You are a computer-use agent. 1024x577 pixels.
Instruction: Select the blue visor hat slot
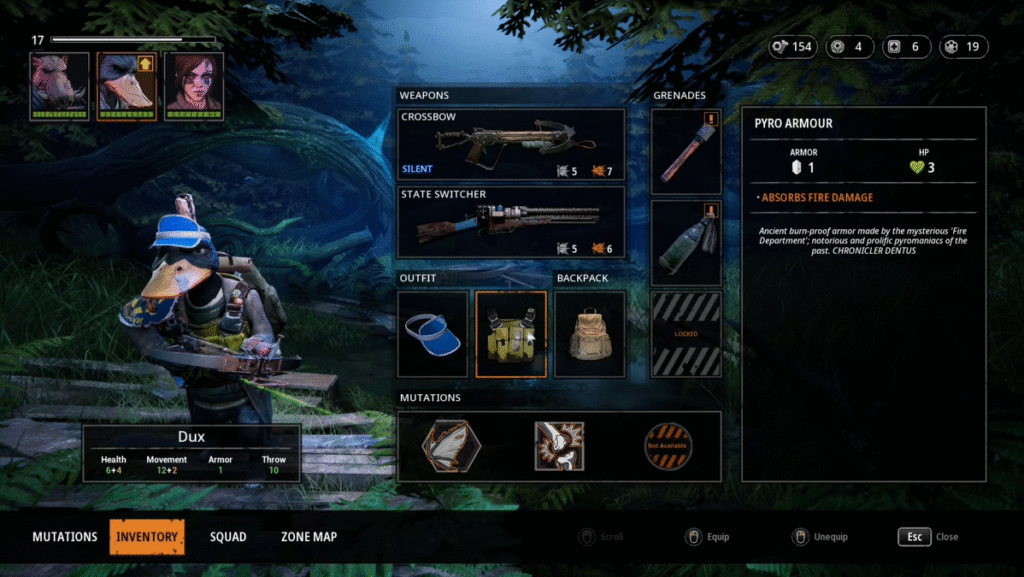click(x=433, y=334)
